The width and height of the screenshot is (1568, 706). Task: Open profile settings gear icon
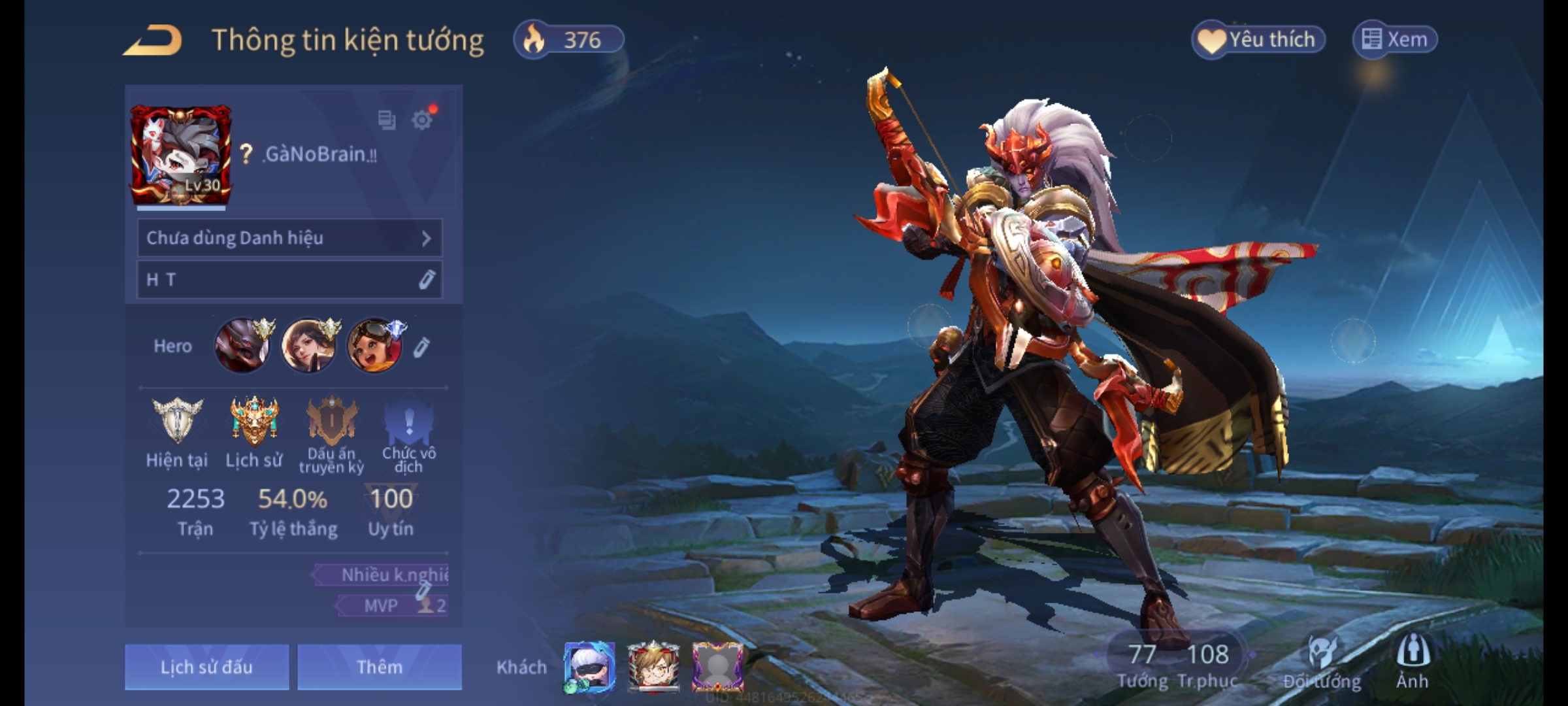click(422, 120)
